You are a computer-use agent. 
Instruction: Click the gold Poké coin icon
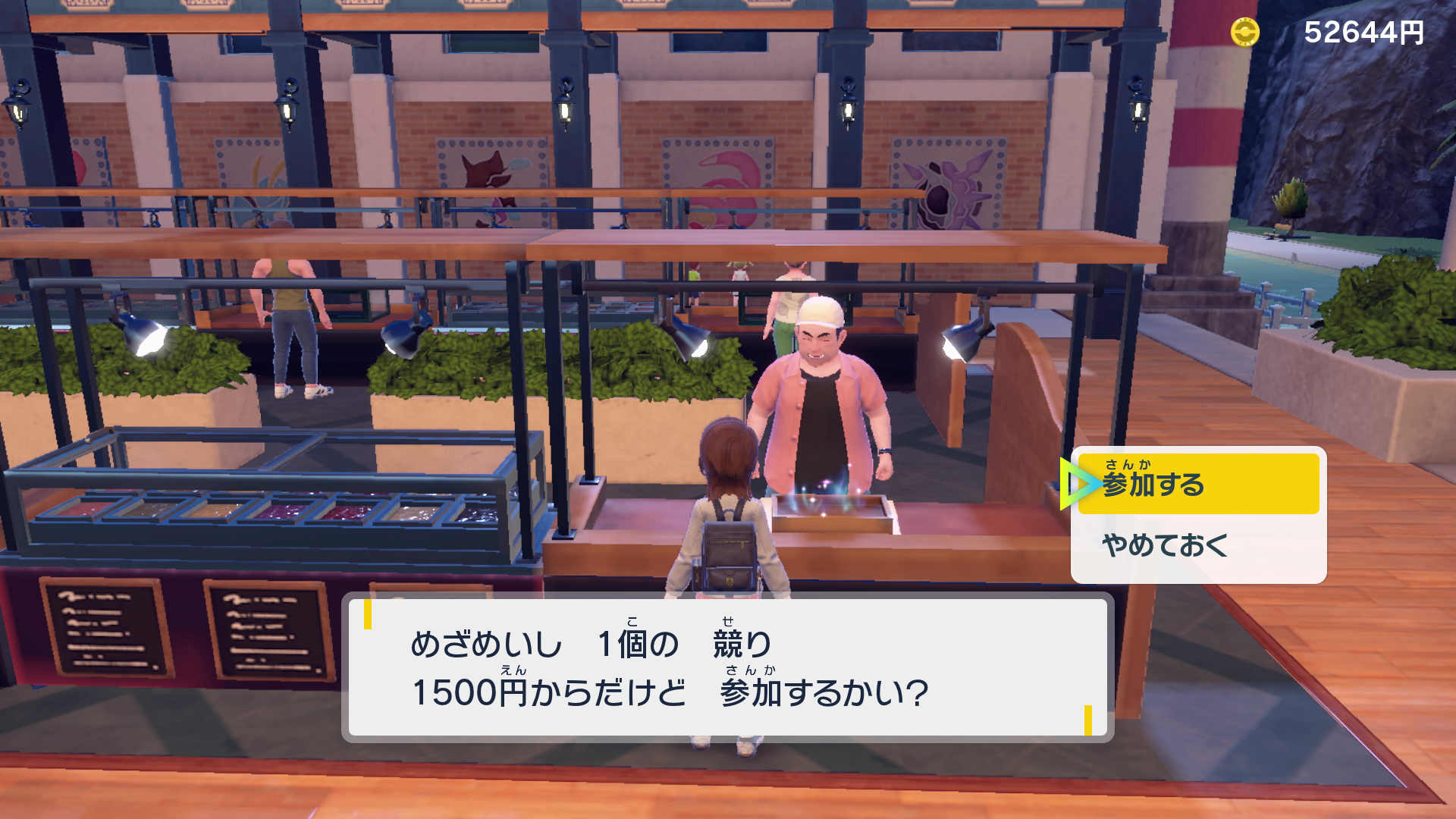[x=1246, y=32]
